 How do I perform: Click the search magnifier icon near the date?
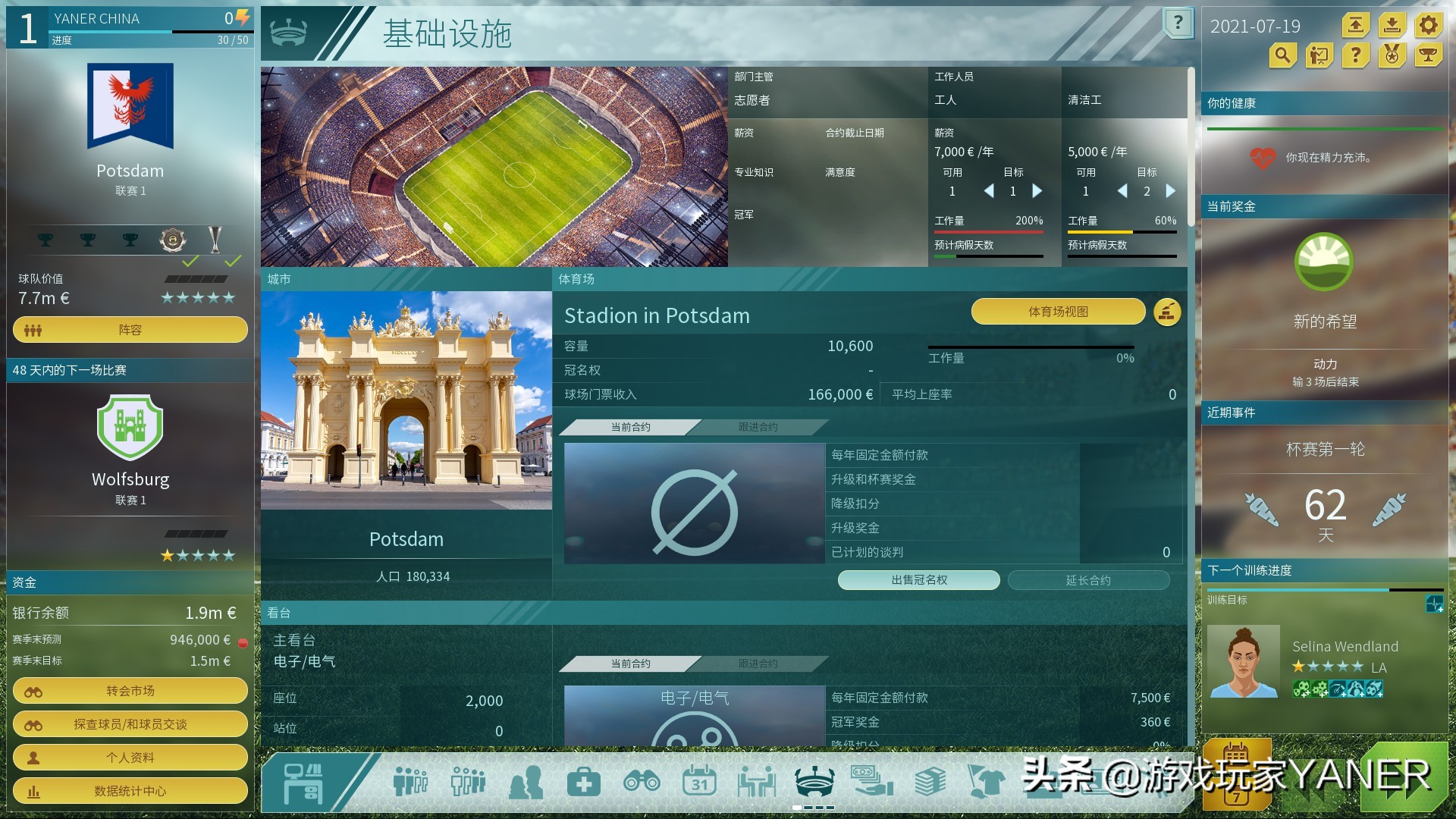coord(1282,55)
